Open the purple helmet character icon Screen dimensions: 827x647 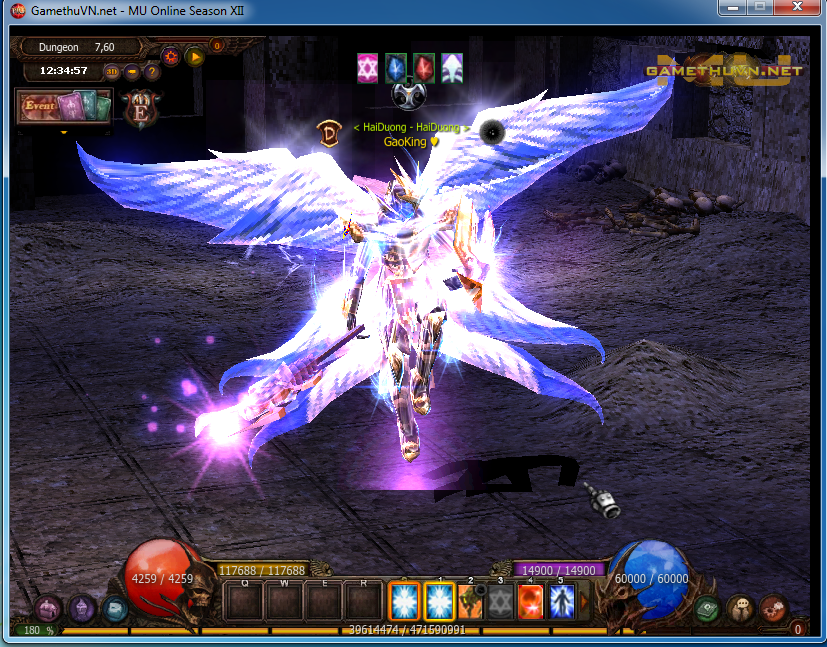pyautogui.click(x=82, y=608)
